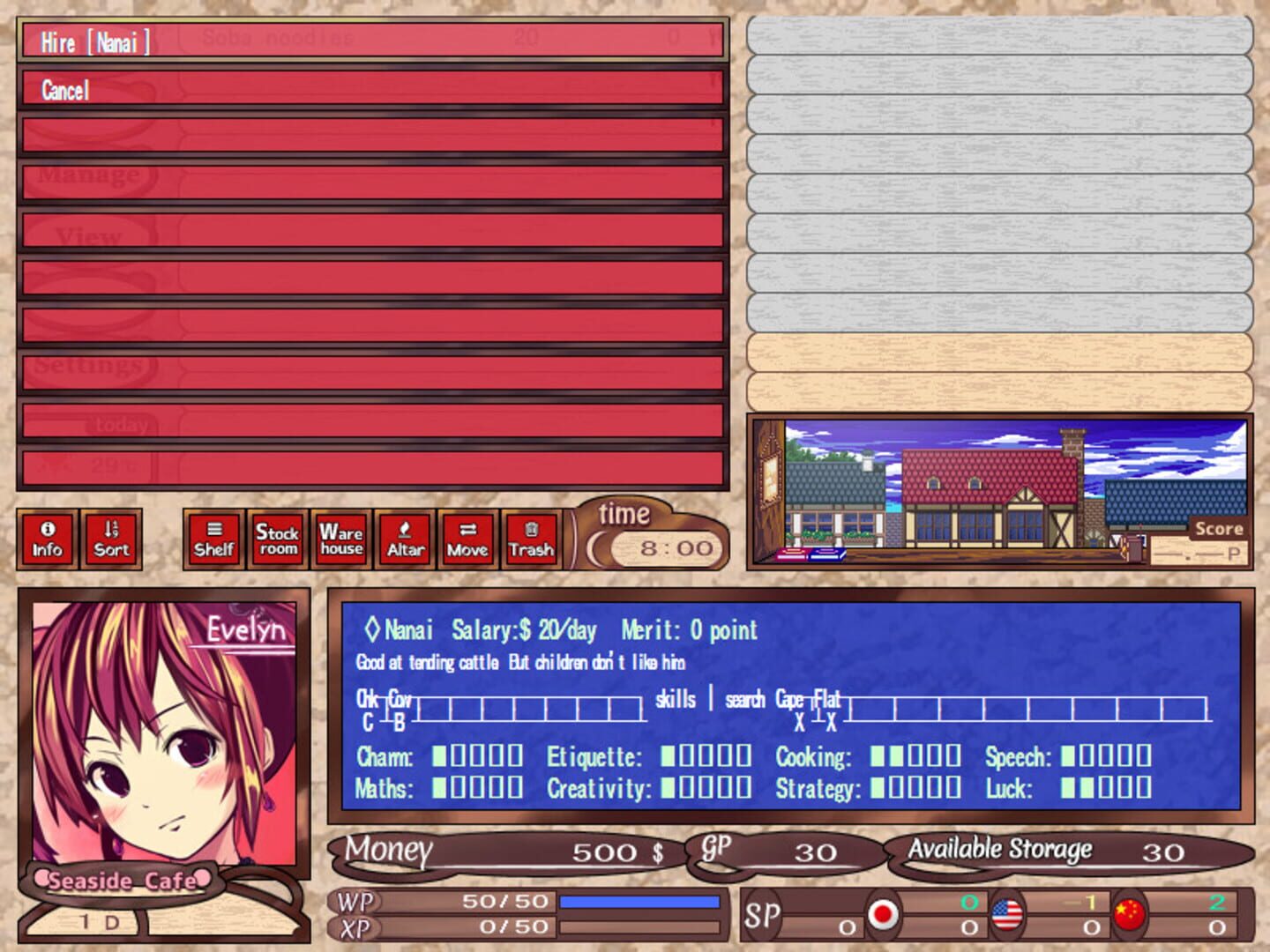Open the Warehouse

tap(340, 539)
